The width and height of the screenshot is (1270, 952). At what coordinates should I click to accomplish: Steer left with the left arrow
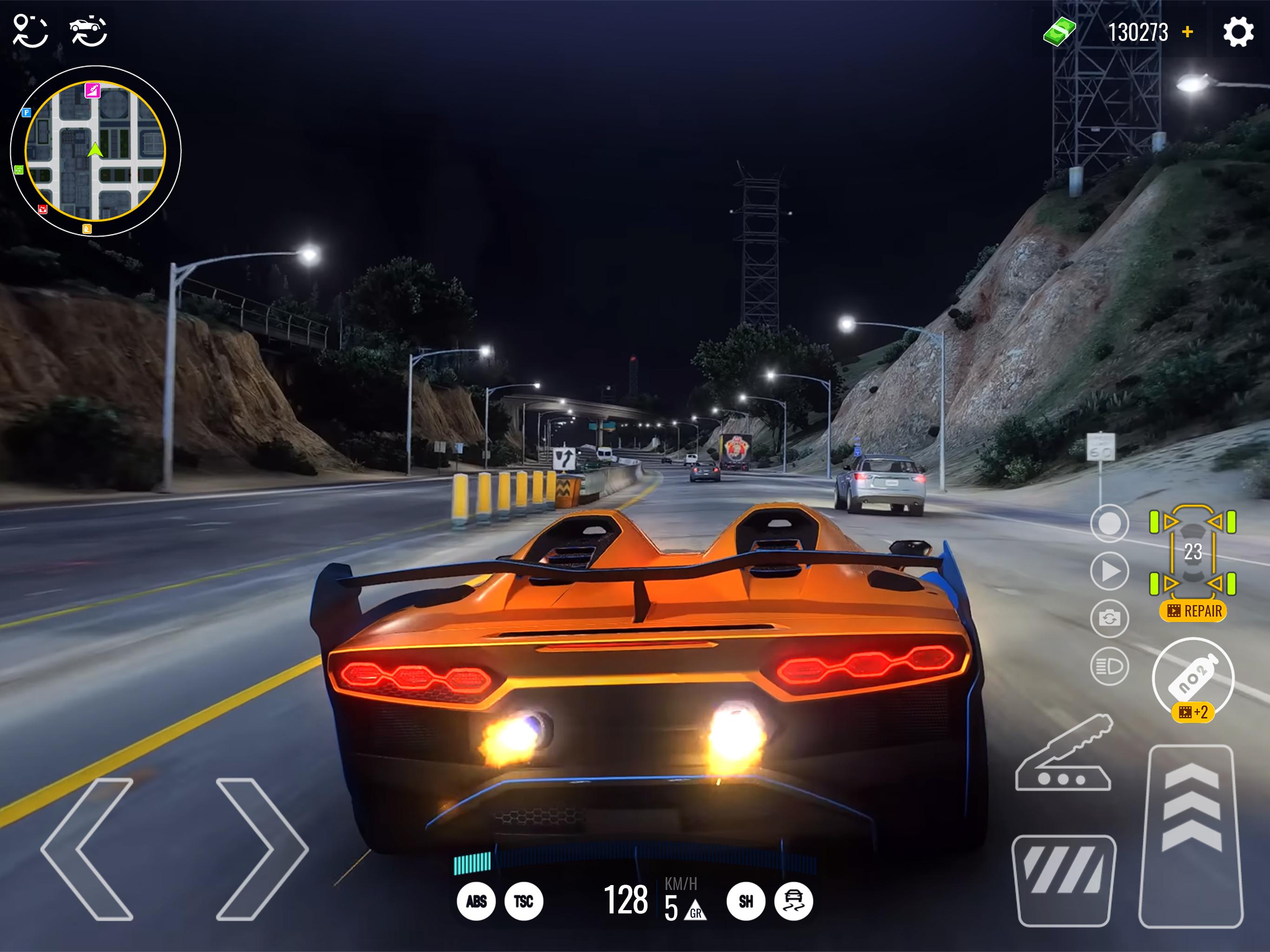(87, 849)
